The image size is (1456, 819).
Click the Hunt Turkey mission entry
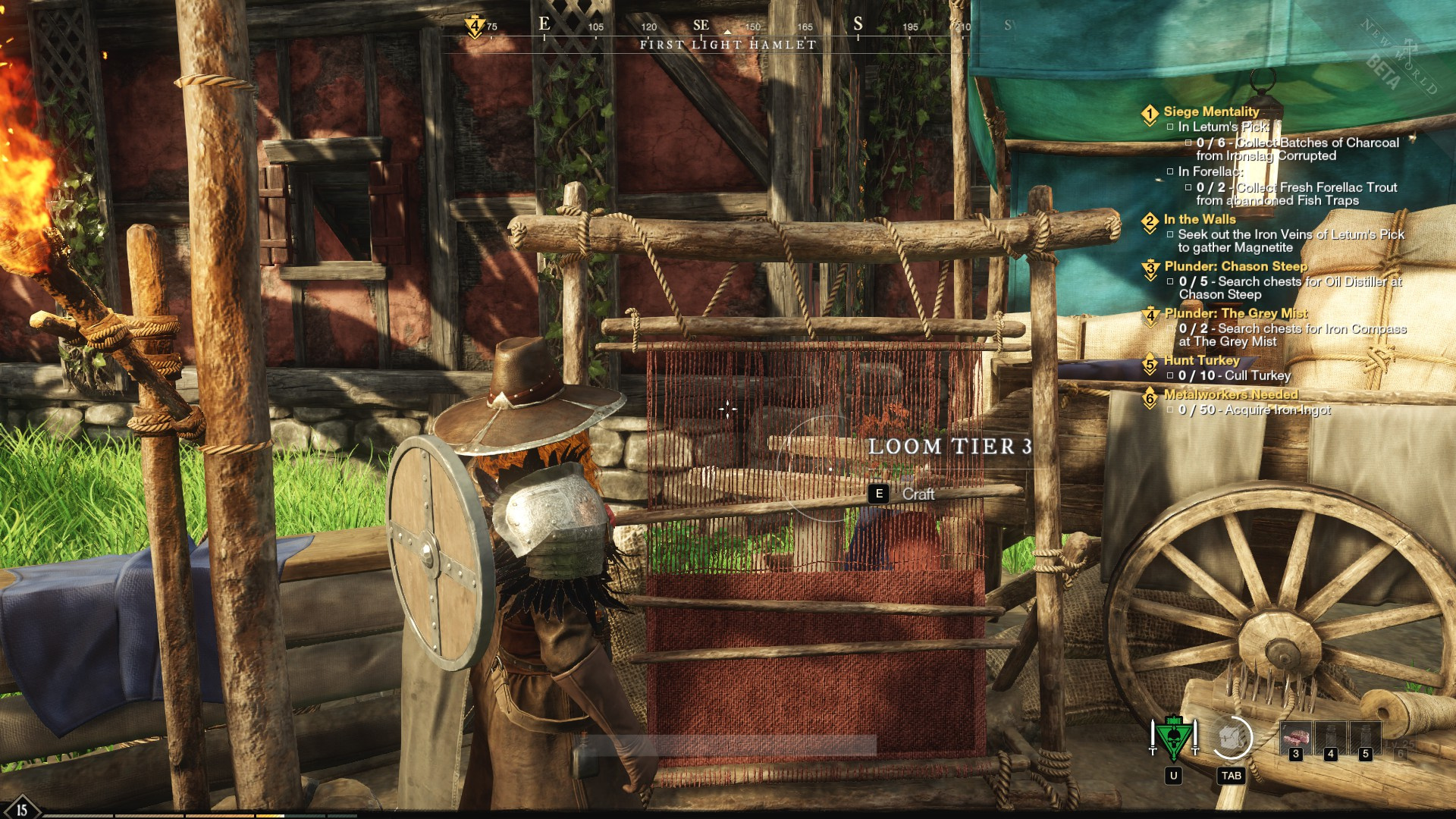pos(1201,360)
